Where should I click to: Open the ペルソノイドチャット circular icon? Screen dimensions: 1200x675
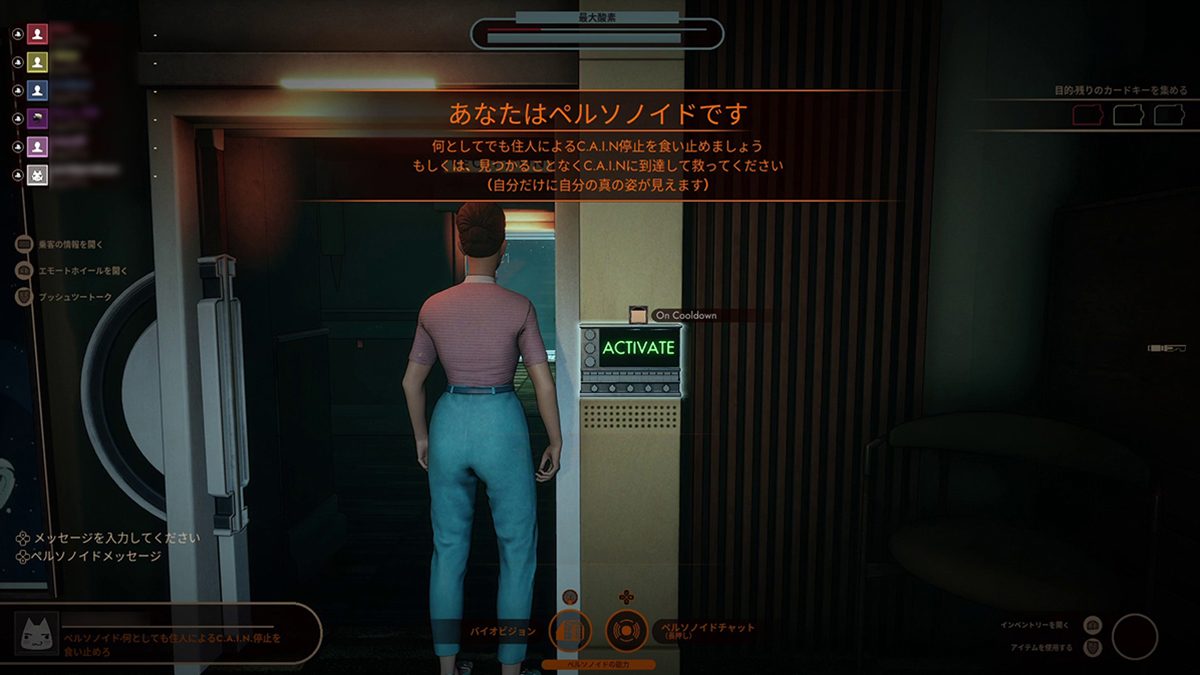(626, 631)
